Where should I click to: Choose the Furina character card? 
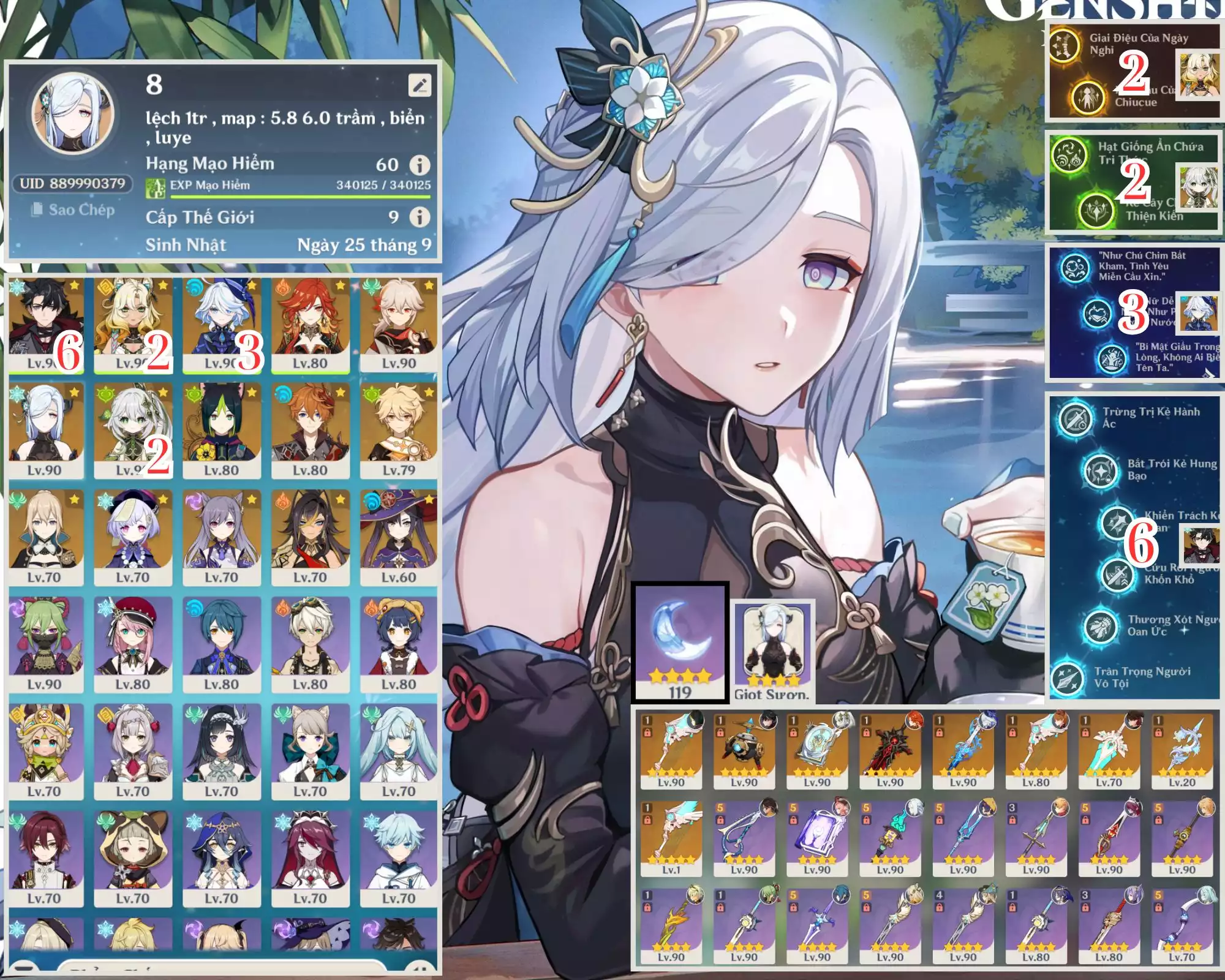(x=222, y=325)
